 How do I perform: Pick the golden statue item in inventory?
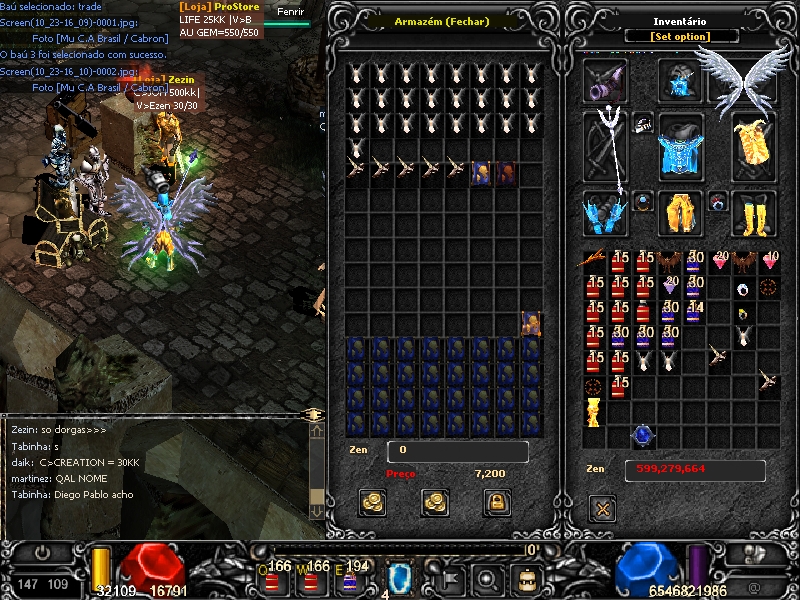[x=594, y=410]
